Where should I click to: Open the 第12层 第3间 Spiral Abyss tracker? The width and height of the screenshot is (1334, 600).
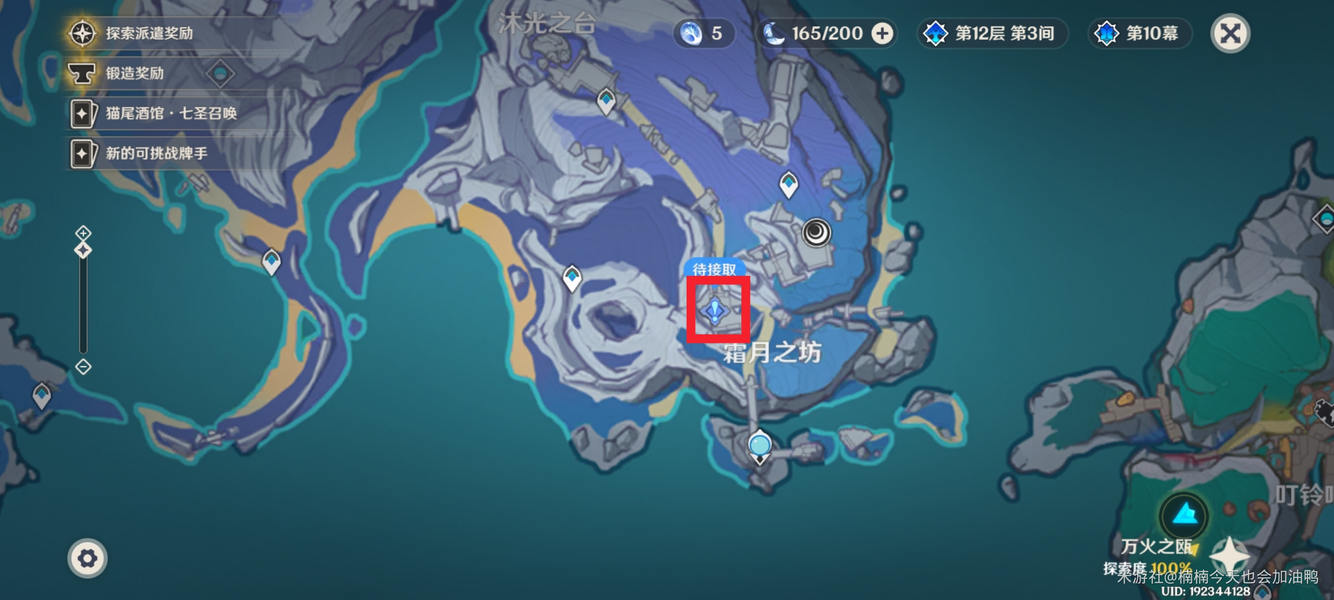pyautogui.click(x=990, y=33)
